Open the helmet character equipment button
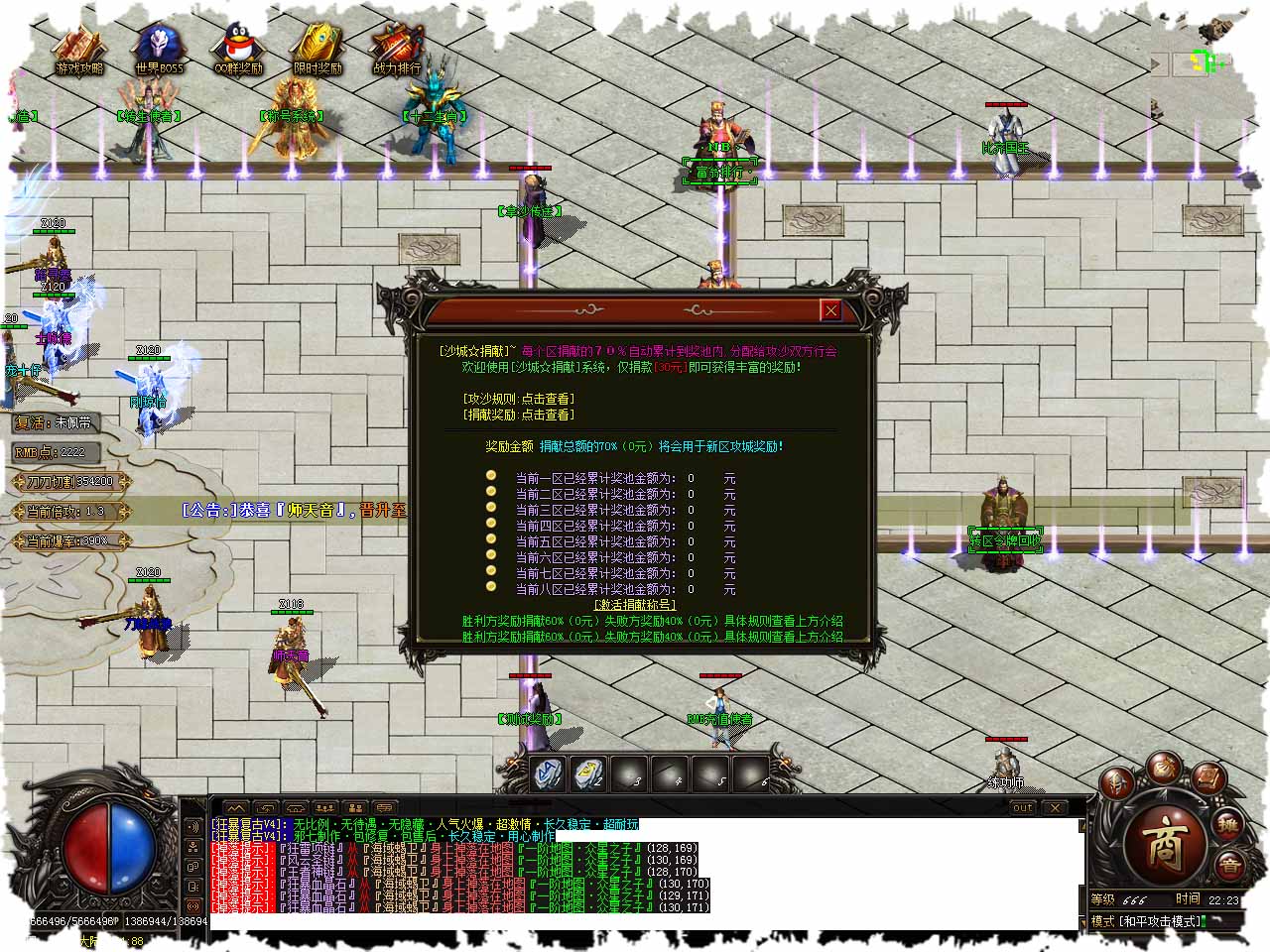 pos(1117,783)
